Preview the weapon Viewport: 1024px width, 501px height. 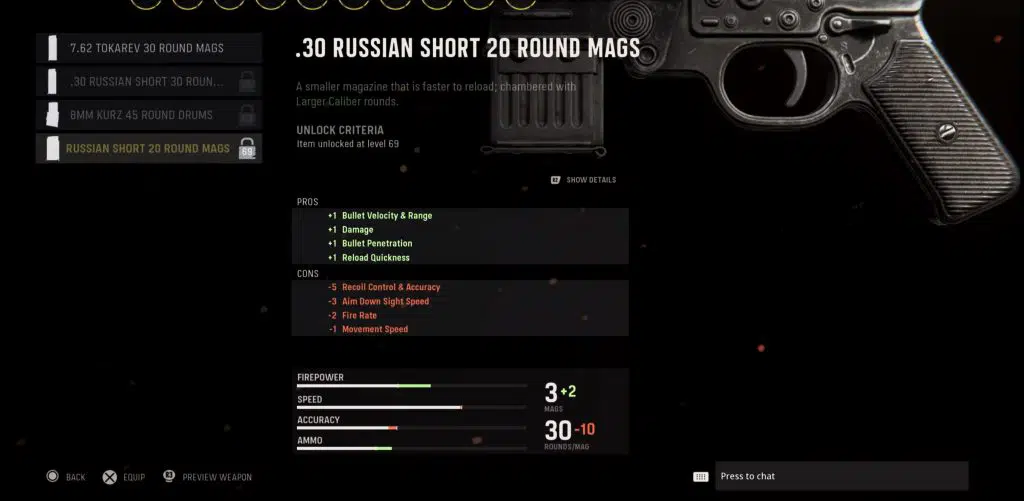[x=207, y=477]
